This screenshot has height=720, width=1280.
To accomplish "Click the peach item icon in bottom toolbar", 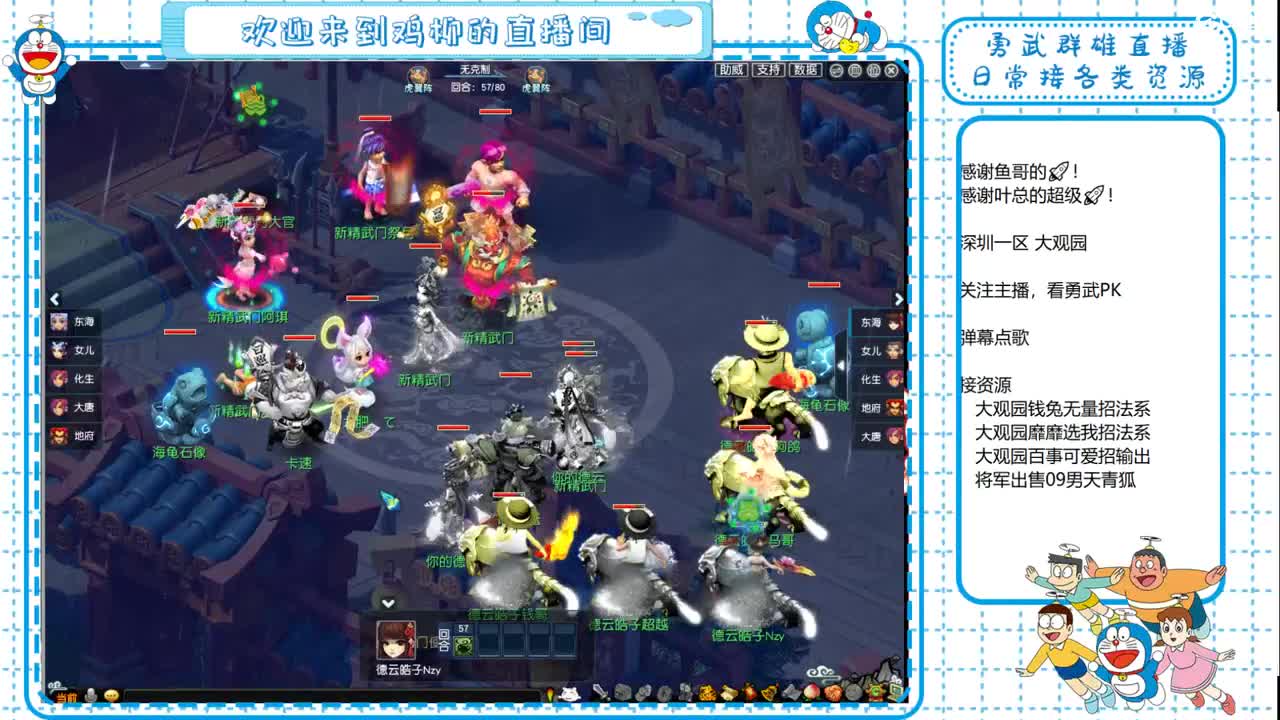I will pyautogui.click(x=812, y=692).
